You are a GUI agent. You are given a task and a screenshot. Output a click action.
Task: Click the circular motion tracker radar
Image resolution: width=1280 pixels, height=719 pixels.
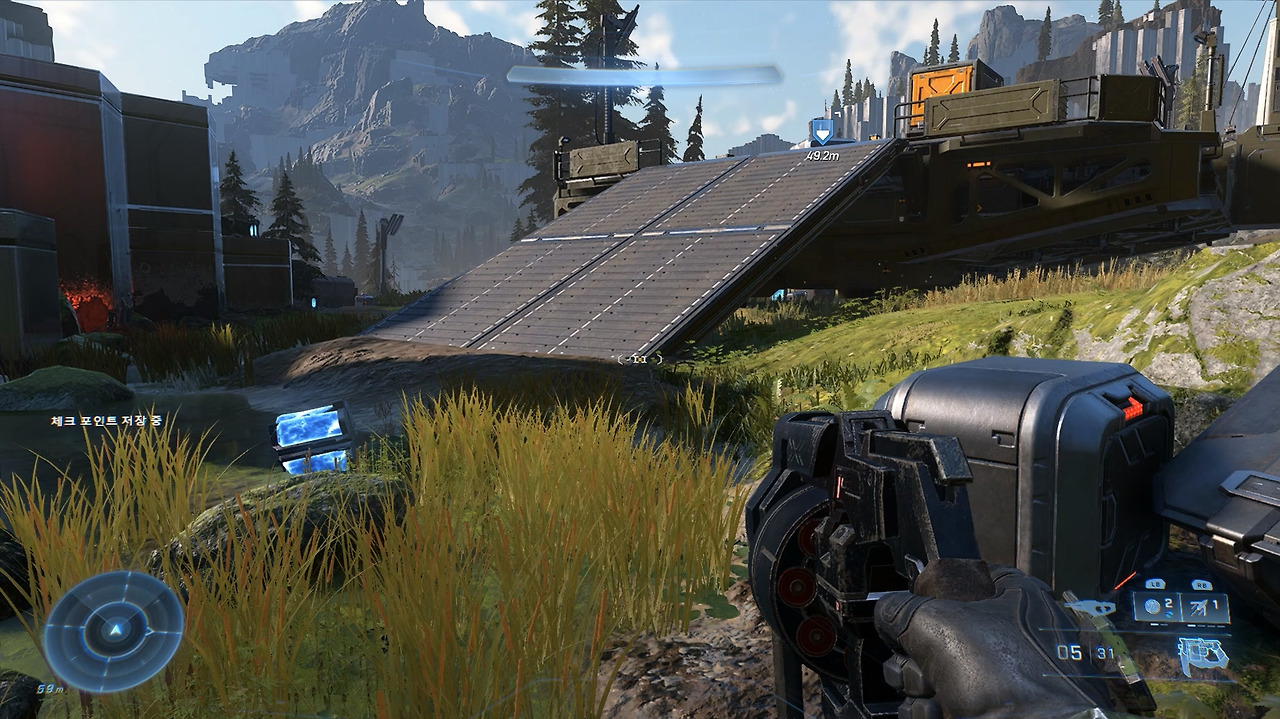point(113,631)
